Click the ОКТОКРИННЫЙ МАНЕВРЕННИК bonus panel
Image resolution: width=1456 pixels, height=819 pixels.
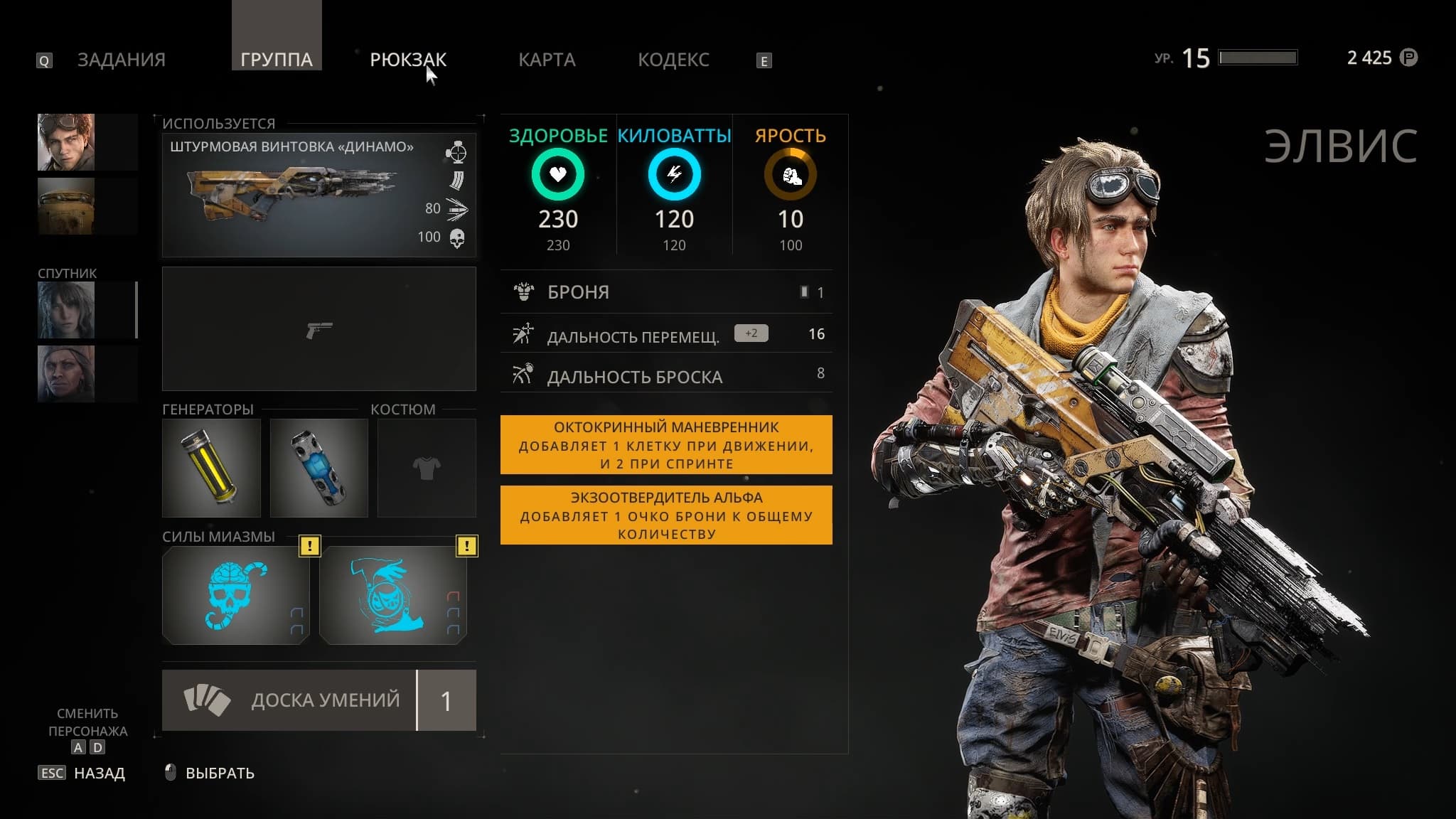point(666,445)
